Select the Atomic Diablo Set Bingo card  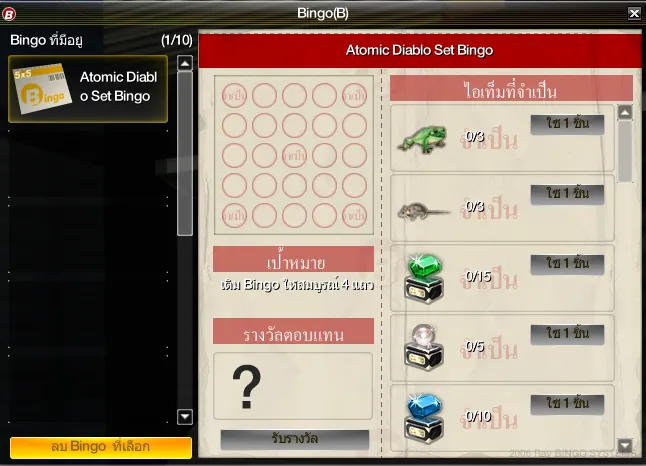[88, 88]
